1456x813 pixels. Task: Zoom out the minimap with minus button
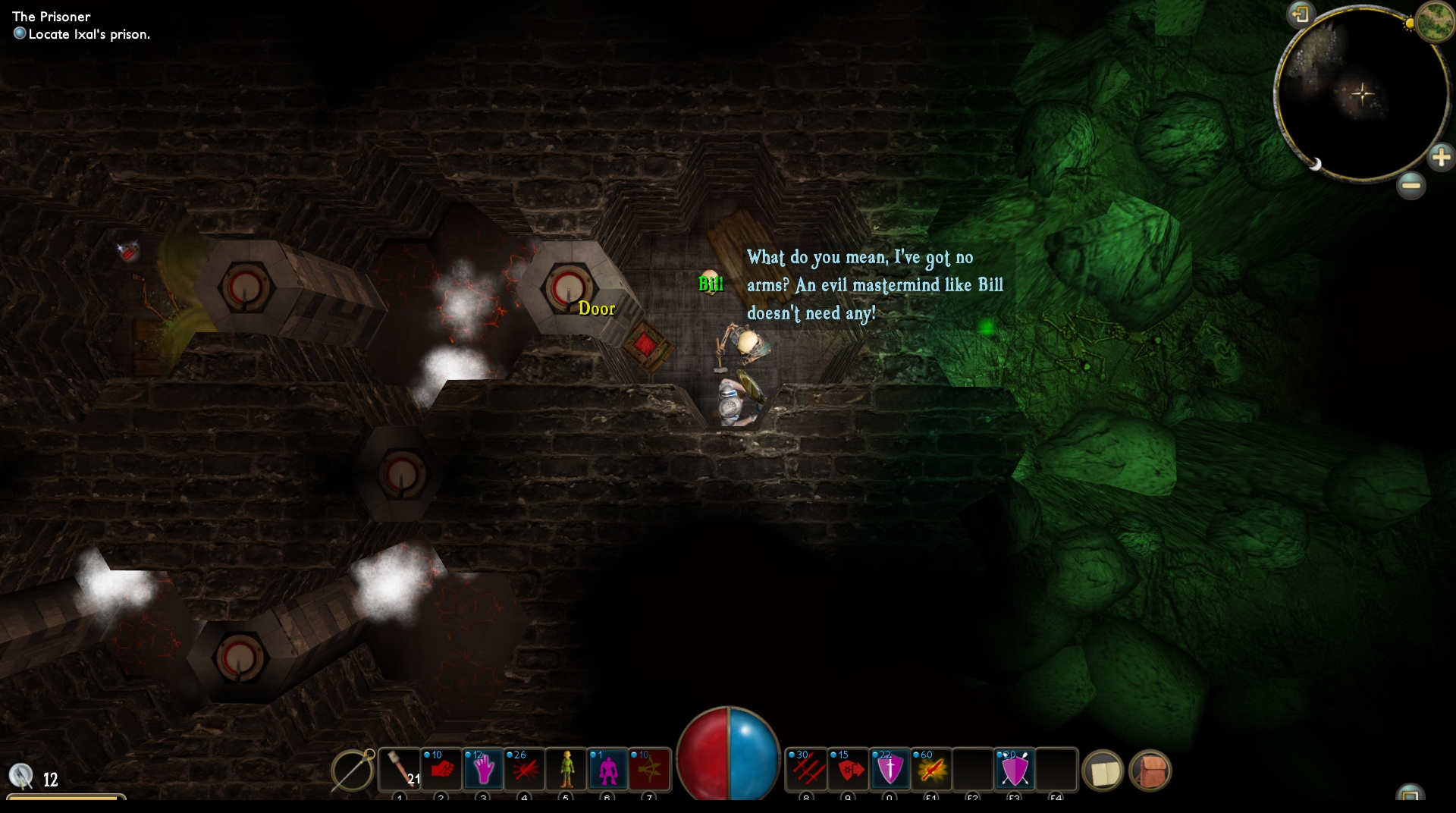(1410, 185)
